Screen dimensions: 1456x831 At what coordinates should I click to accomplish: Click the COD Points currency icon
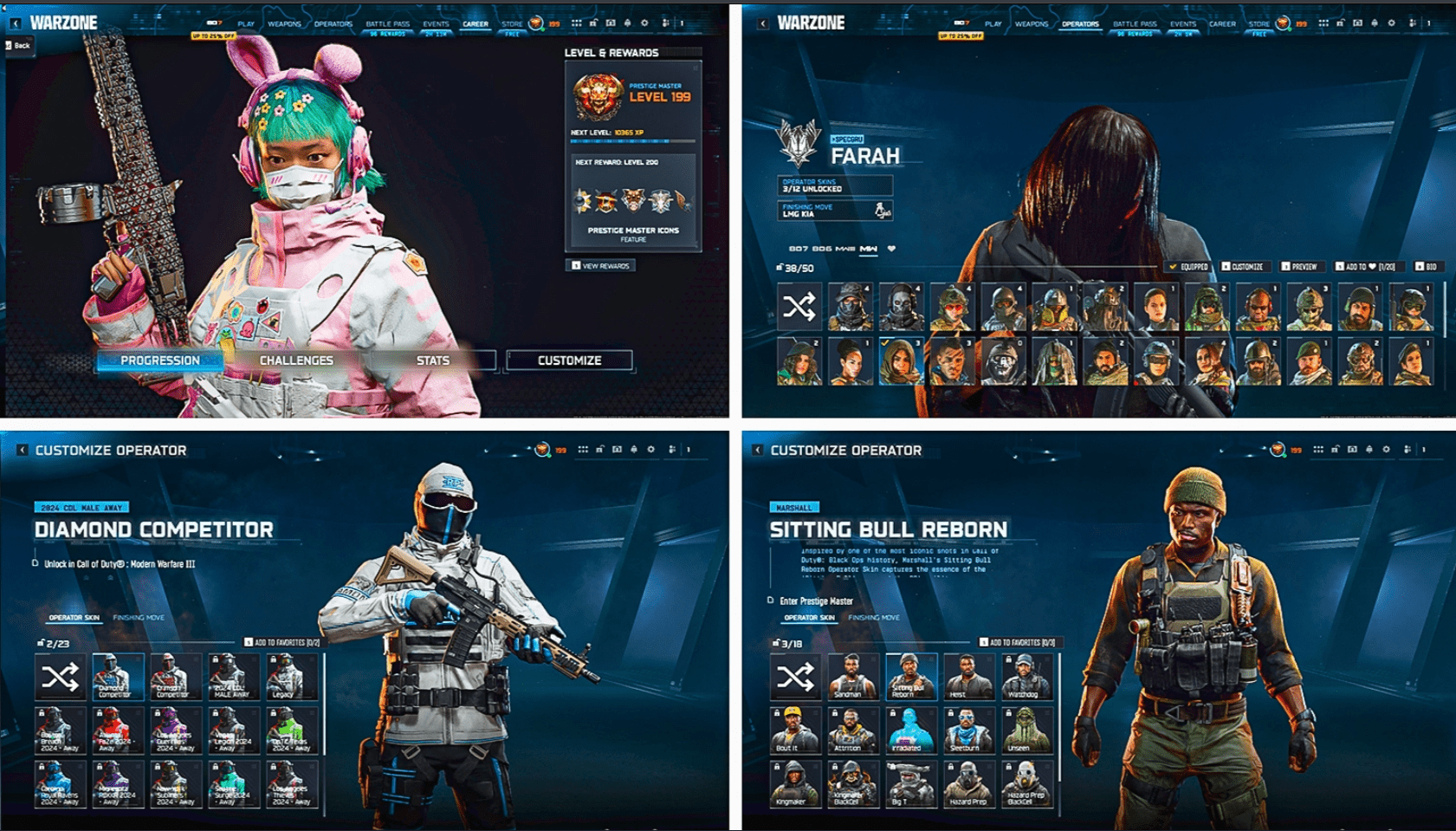point(535,24)
